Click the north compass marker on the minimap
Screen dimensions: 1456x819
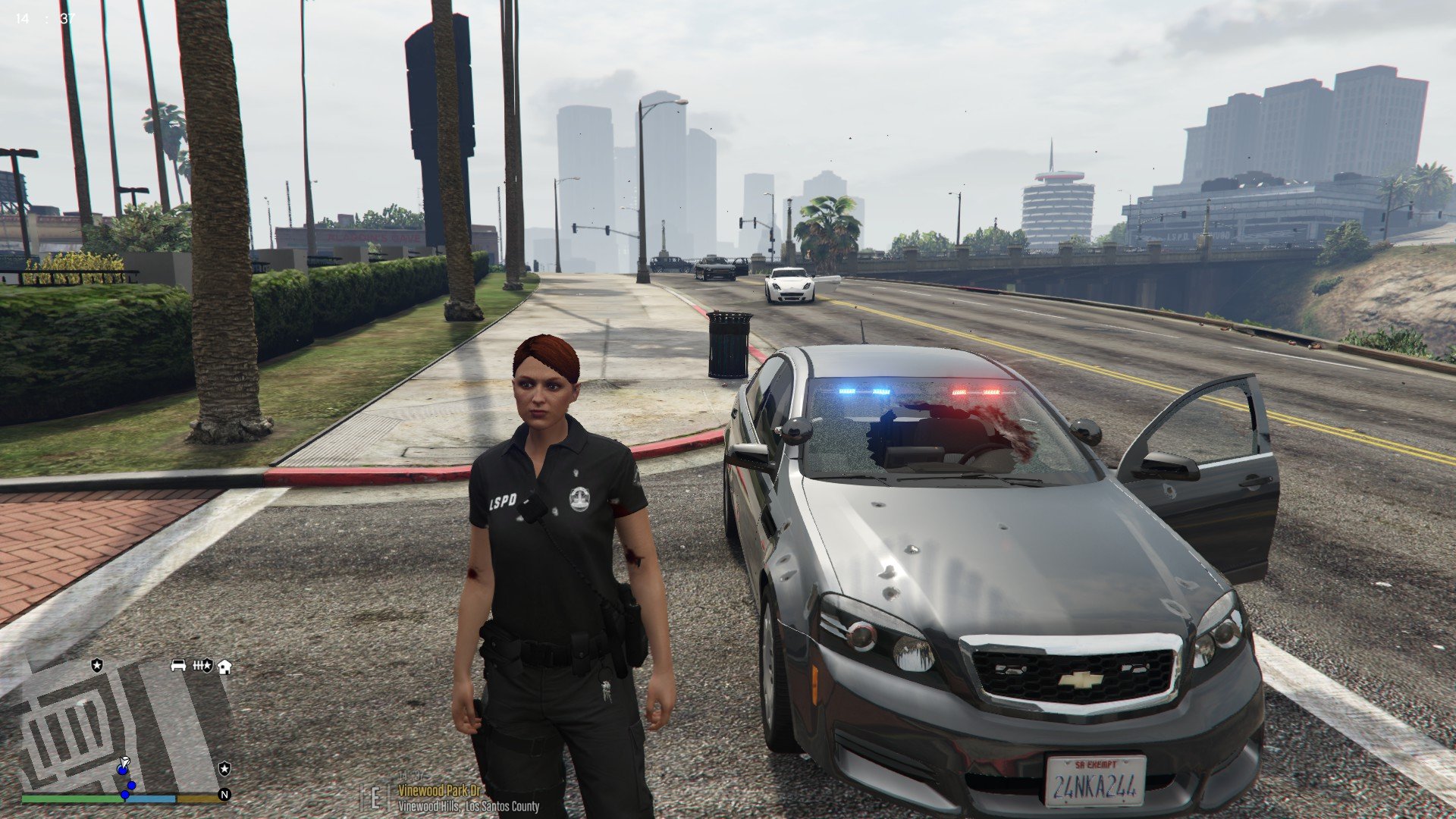pyautogui.click(x=224, y=795)
